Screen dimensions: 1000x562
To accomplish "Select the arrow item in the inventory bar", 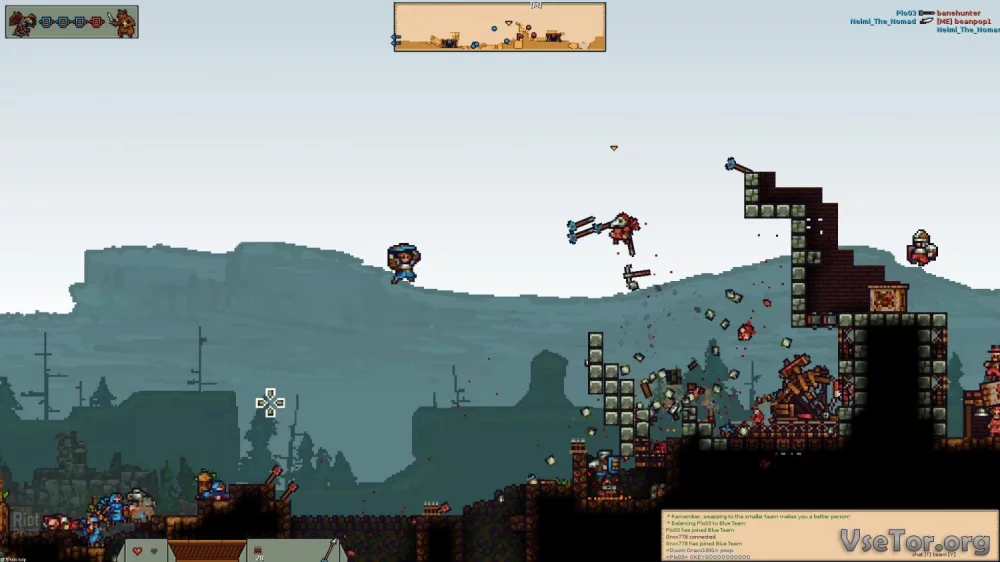I will (x=329, y=550).
